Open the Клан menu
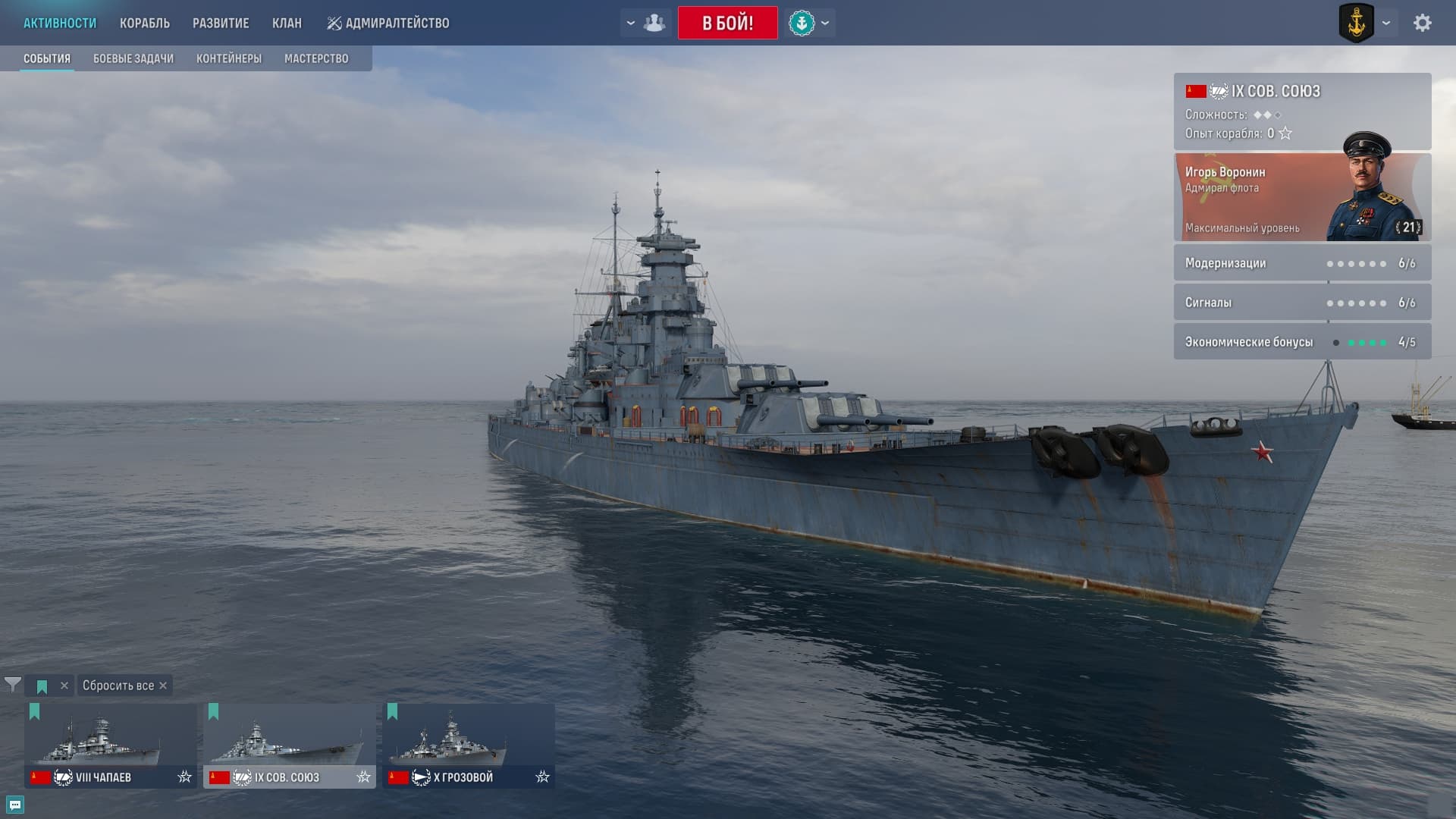Viewport: 1456px width, 819px height. [287, 23]
